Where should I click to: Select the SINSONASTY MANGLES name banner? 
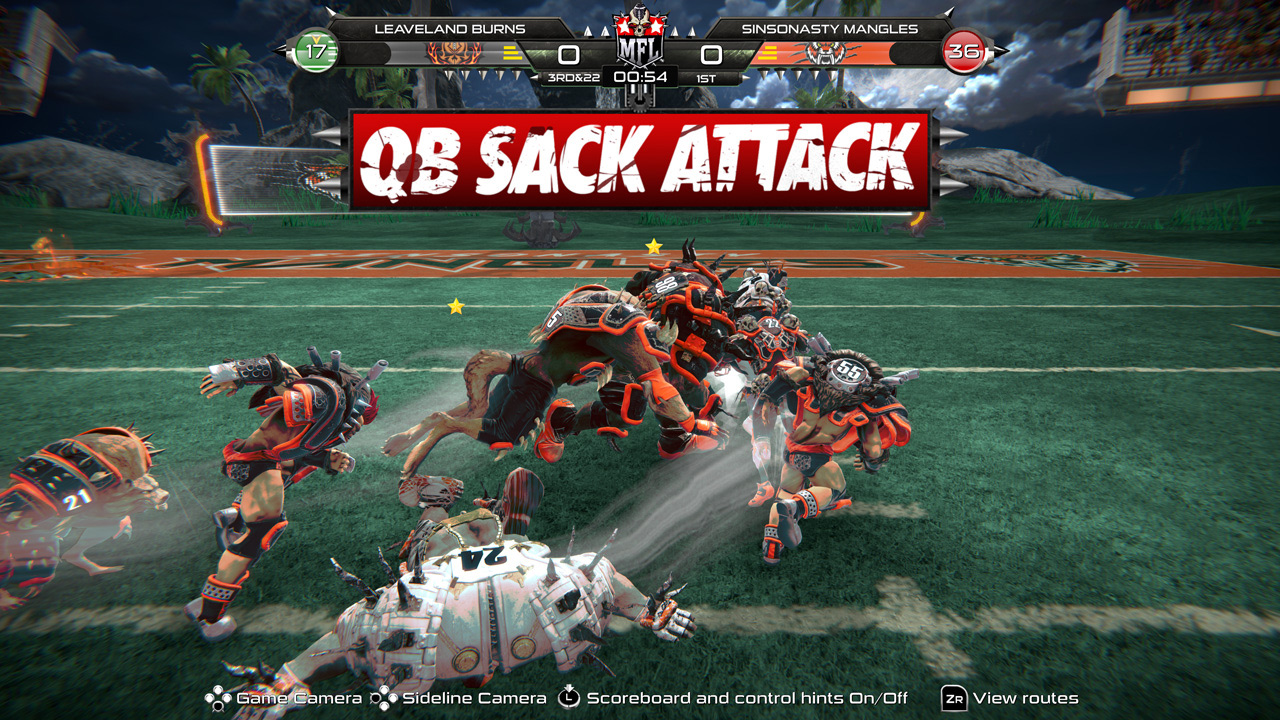click(x=828, y=30)
